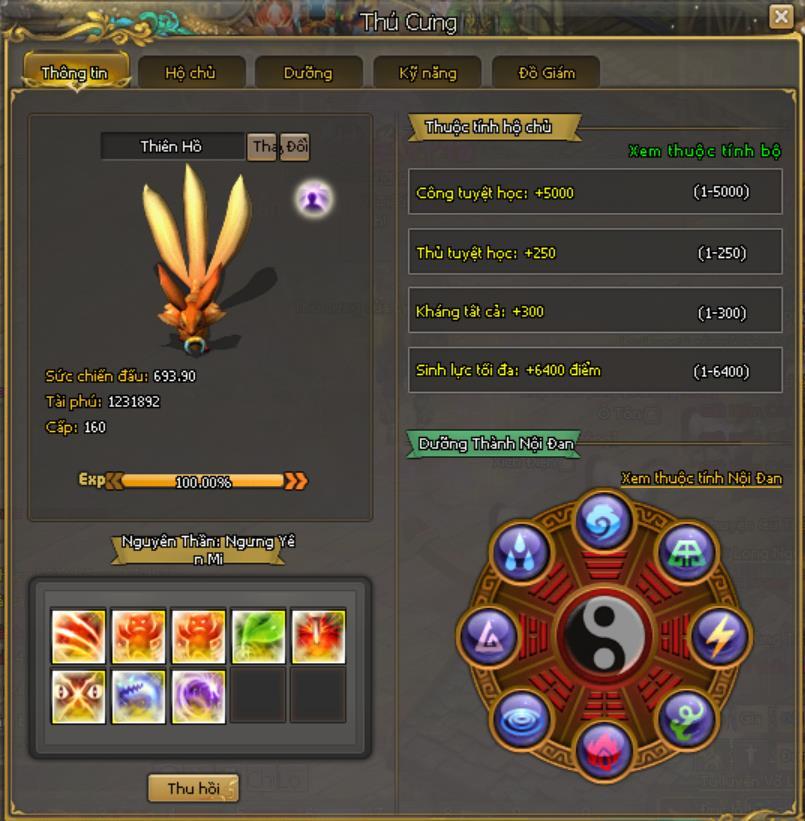This screenshot has width=805, height=821.
Task: Click the Thay Đổi rename button
Action: 279,147
